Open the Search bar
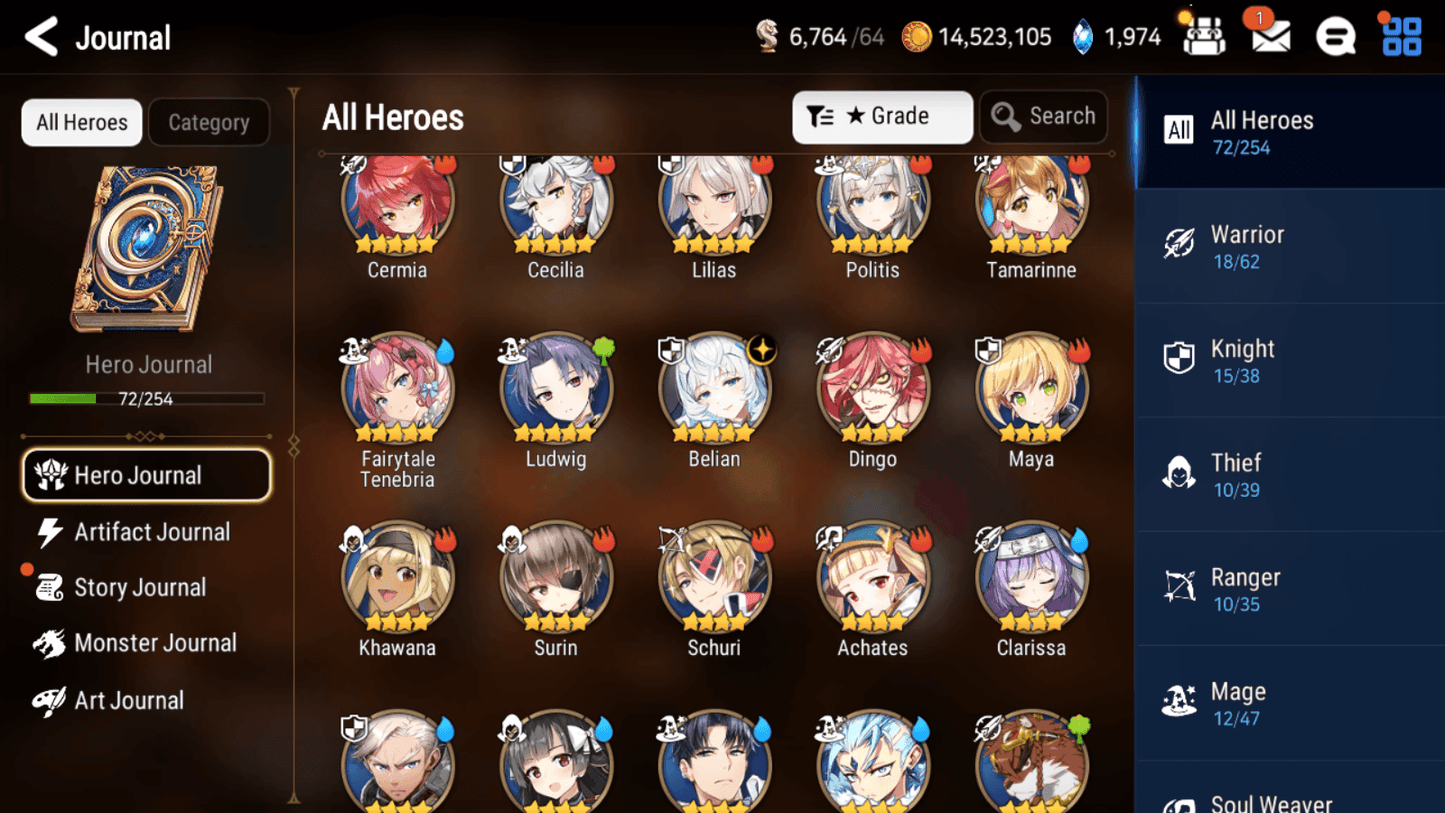This screenshot has width=1445, height=813. click(x=1043, y=116)
